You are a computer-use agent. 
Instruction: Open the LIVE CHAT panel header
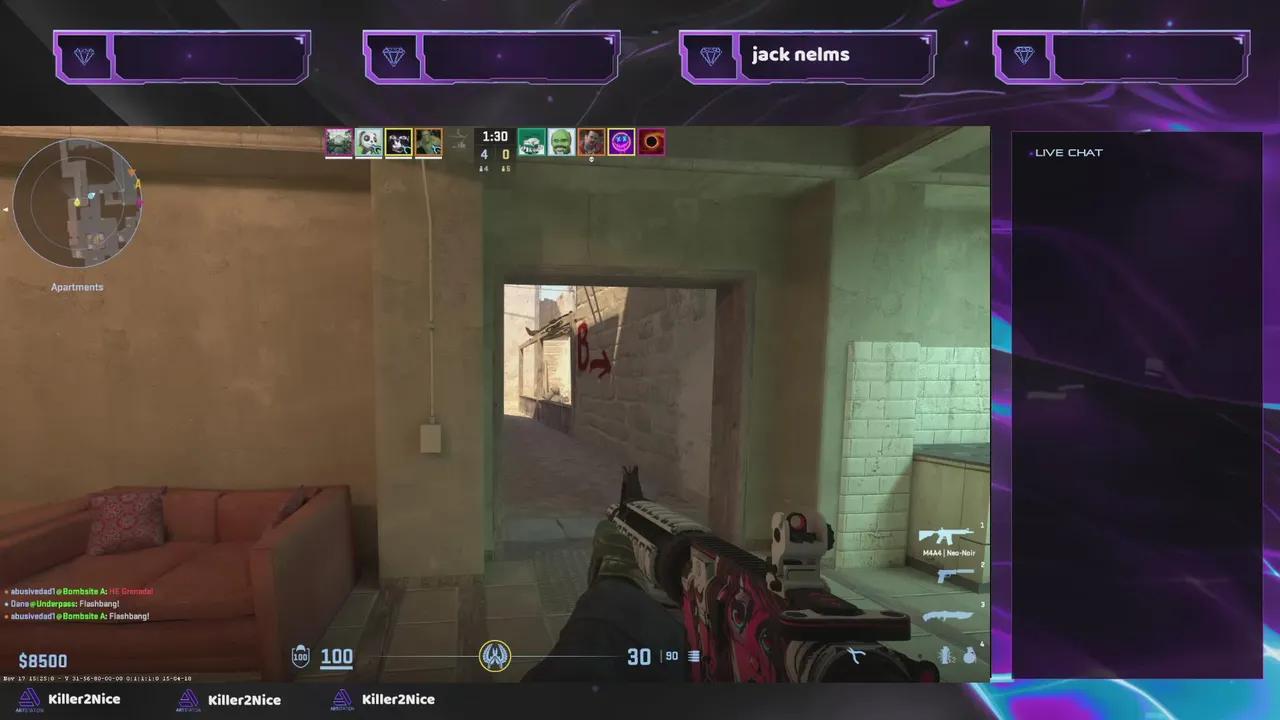tap(1067, 152)
